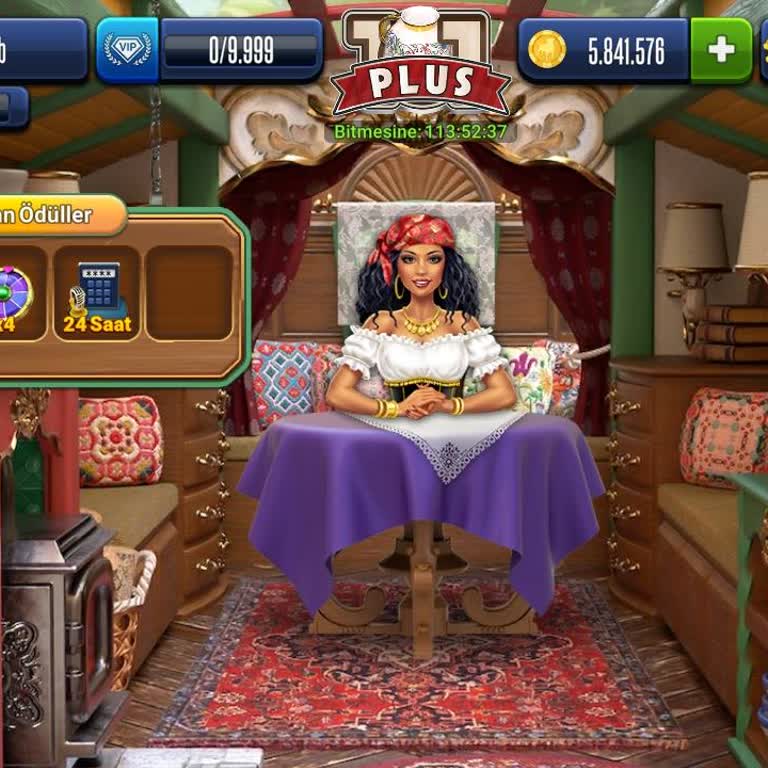Click the gold coin balance display
768x768 pixels.
point(605,50)
